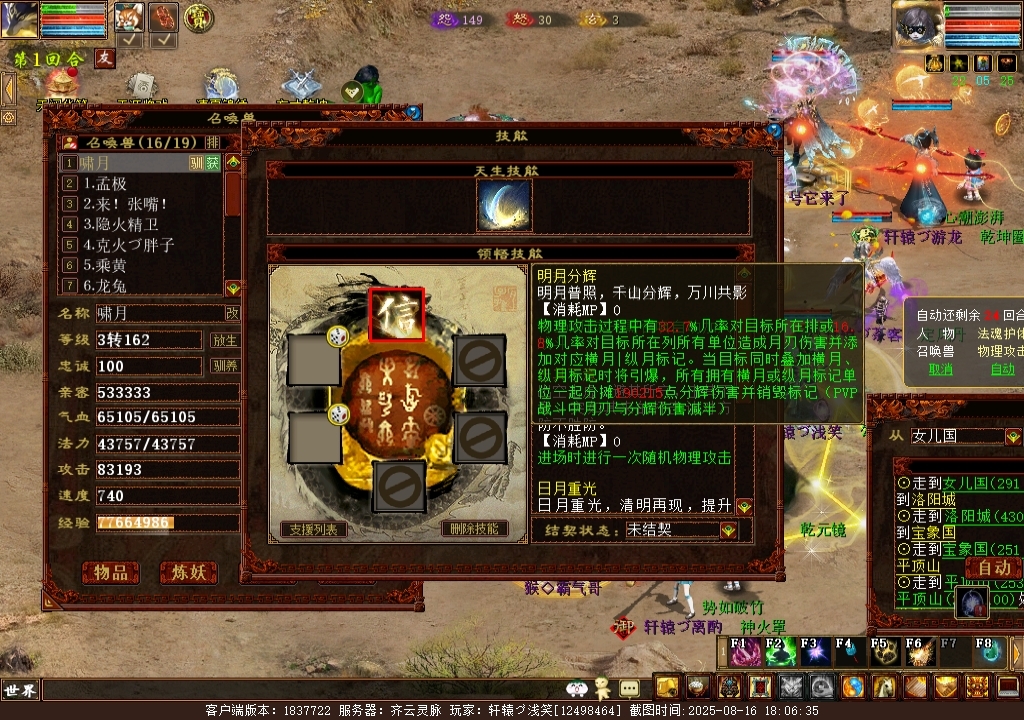This screenshot has height=720, width=1024.
Task: Open the 支援列表 support list
Action: [x=314, y=529]
